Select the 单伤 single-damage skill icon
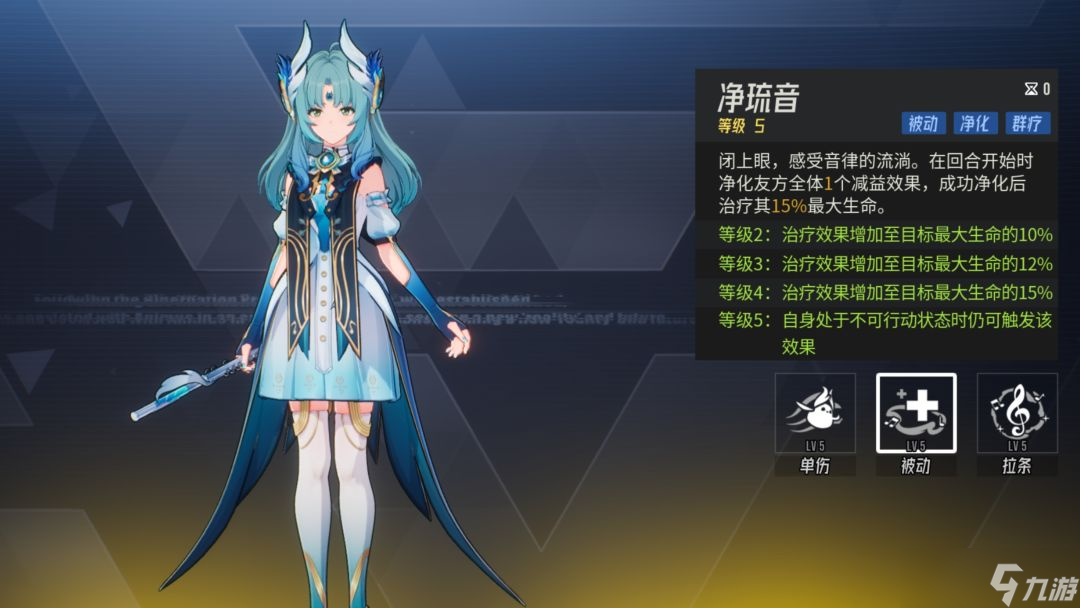The image size is (1080, 608). pos(815,413)
